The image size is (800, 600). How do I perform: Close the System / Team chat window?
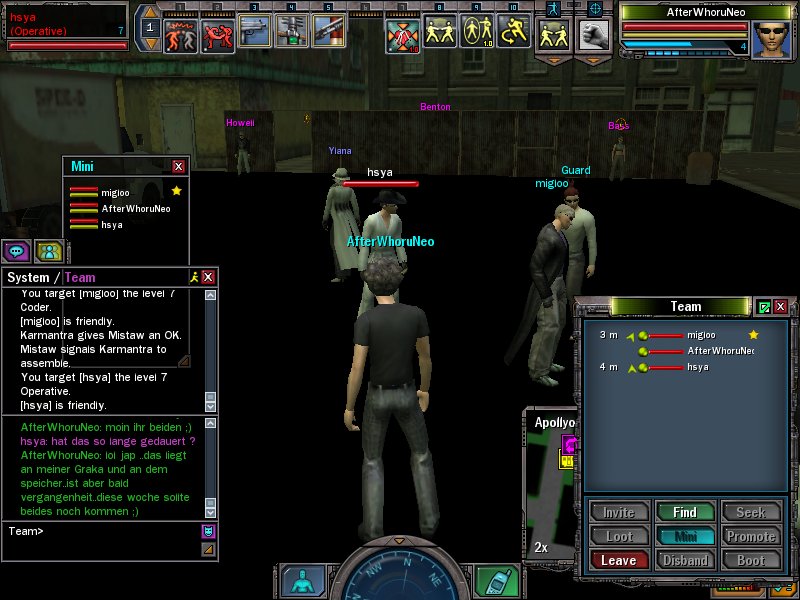208,277
